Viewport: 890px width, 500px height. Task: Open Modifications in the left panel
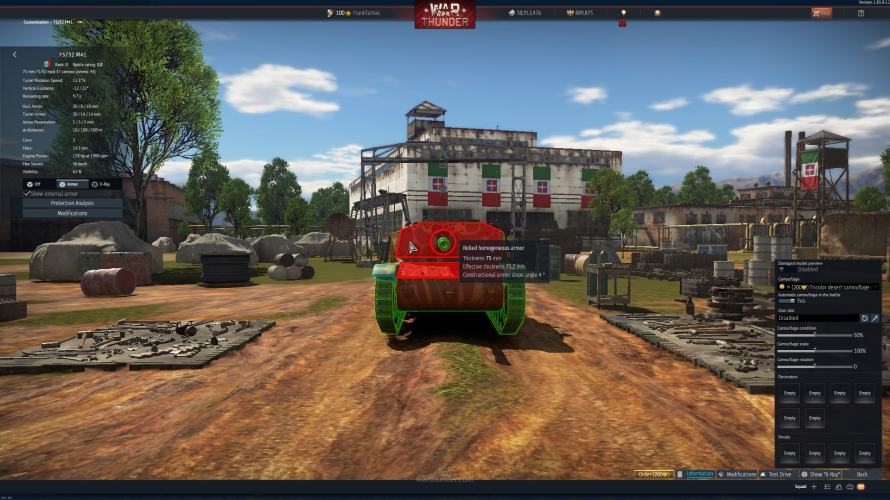pyautogui.click(x=72, y=213)
